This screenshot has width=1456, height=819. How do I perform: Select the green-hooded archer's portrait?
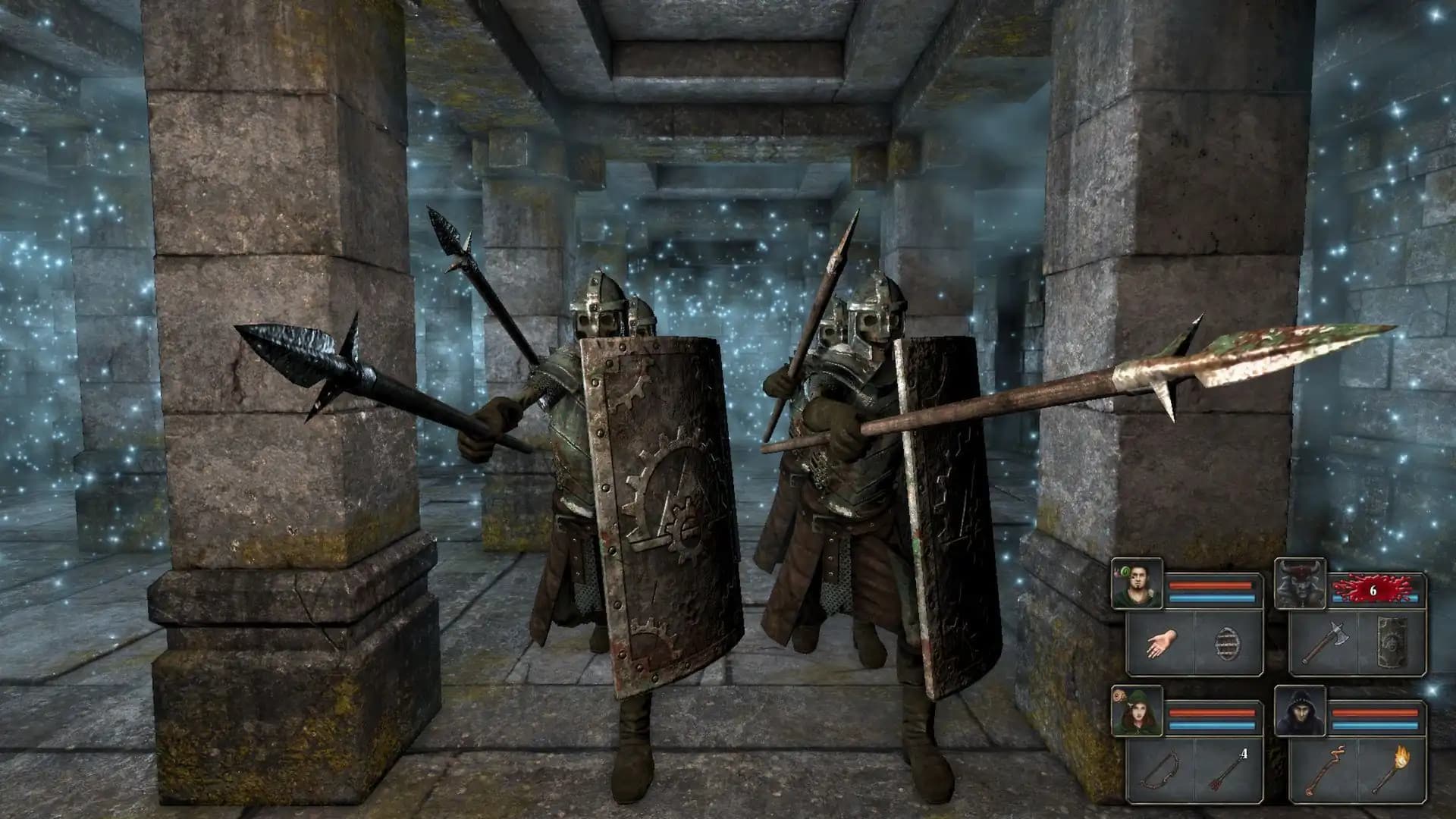pyautogui.click(x=1137, y=714)
